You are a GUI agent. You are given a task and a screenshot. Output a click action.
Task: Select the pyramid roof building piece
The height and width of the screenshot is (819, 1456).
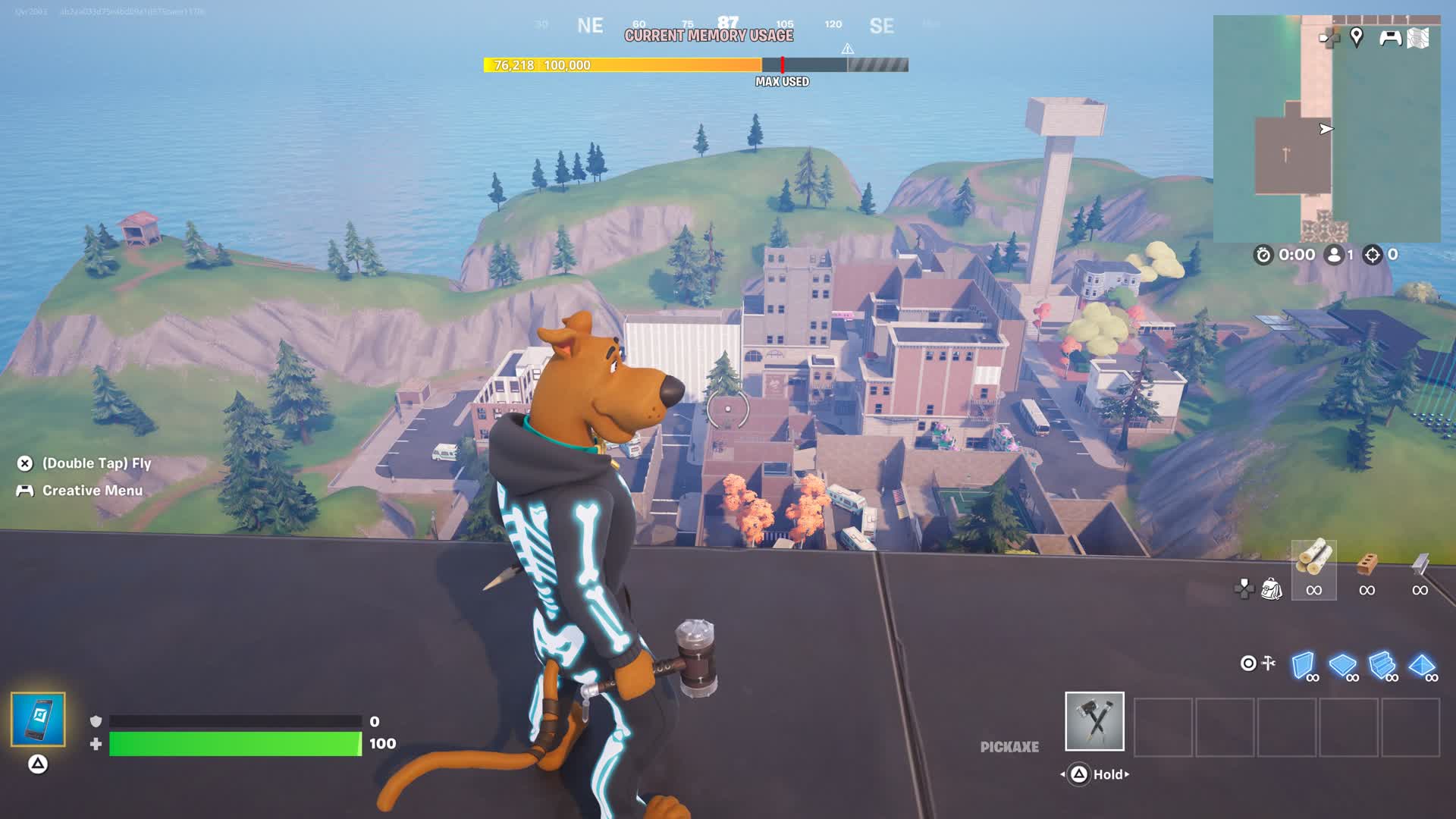pyautogui.click(x=1421, y=665)
